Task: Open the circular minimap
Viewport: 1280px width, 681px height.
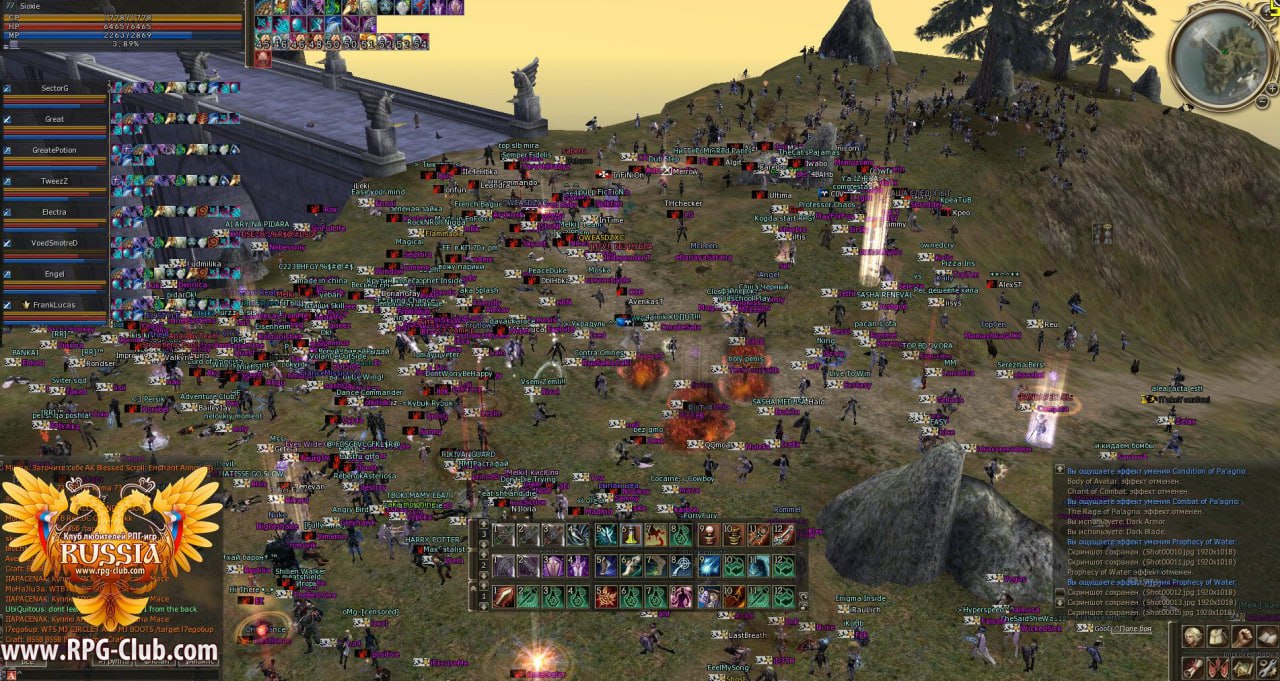Action: 1221,53
